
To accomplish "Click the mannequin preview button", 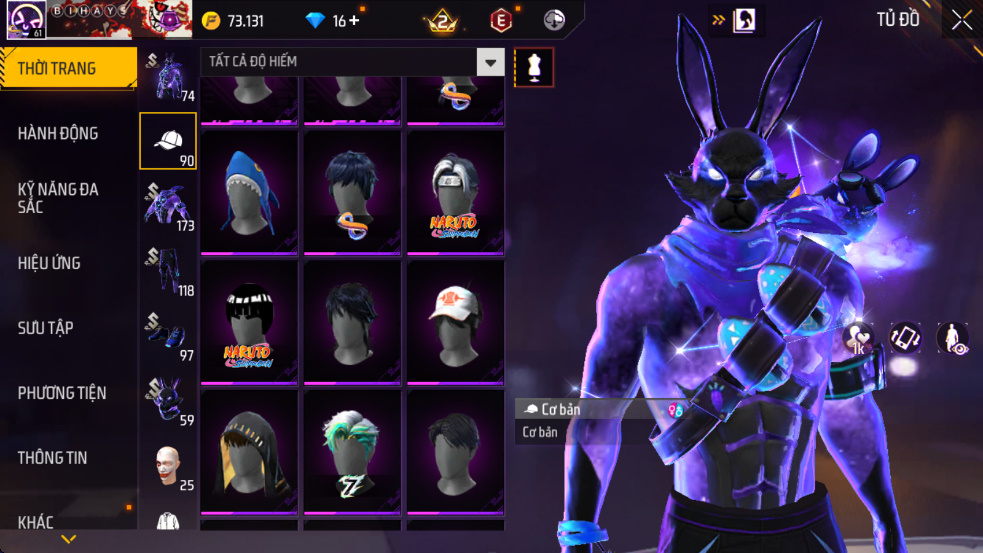I will [534, 67].
